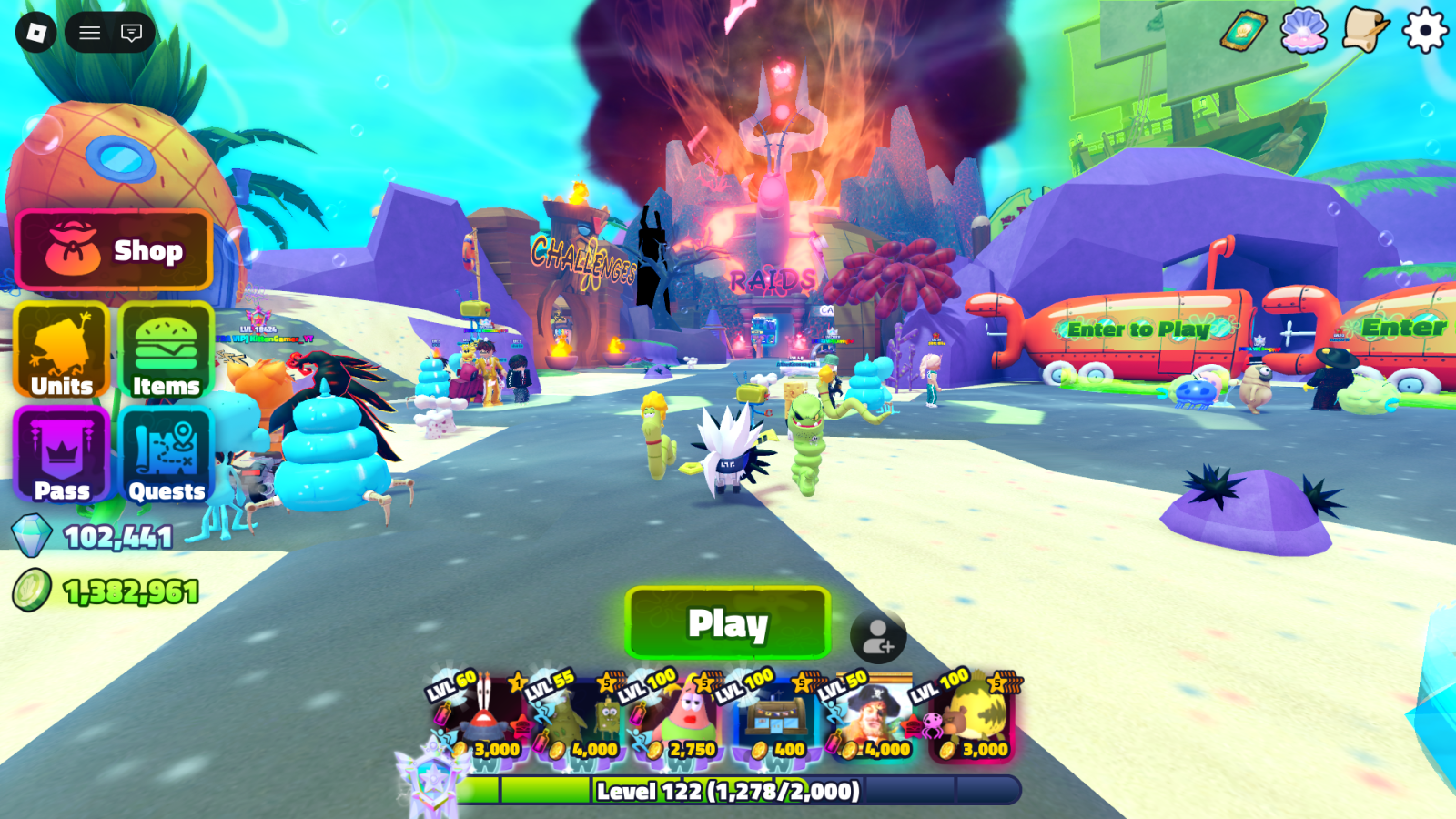
Task: Click the add-friend invite button beside Play
Action: pyautogui.click(x=878, y=636)
